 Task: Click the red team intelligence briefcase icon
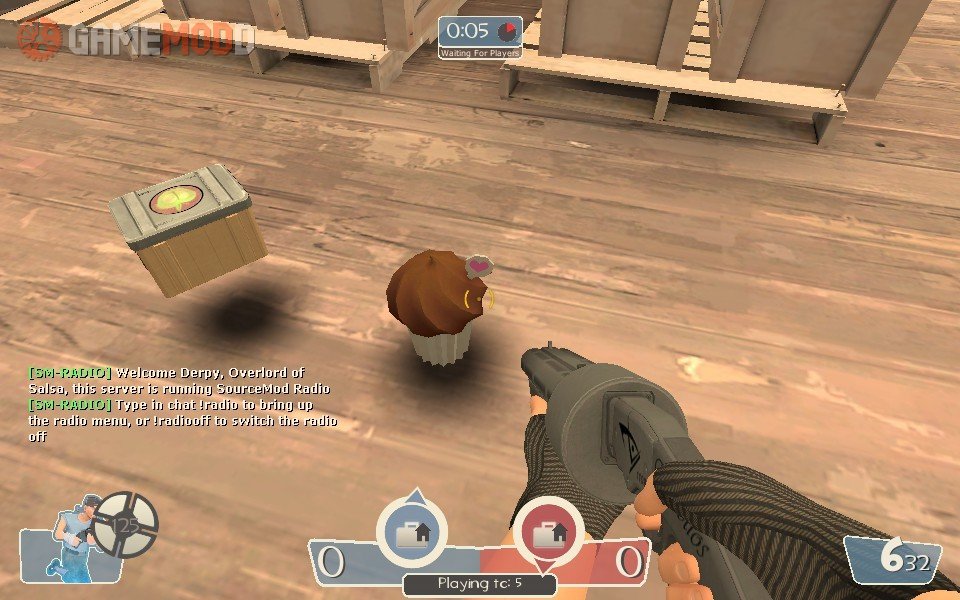point(548,534)
